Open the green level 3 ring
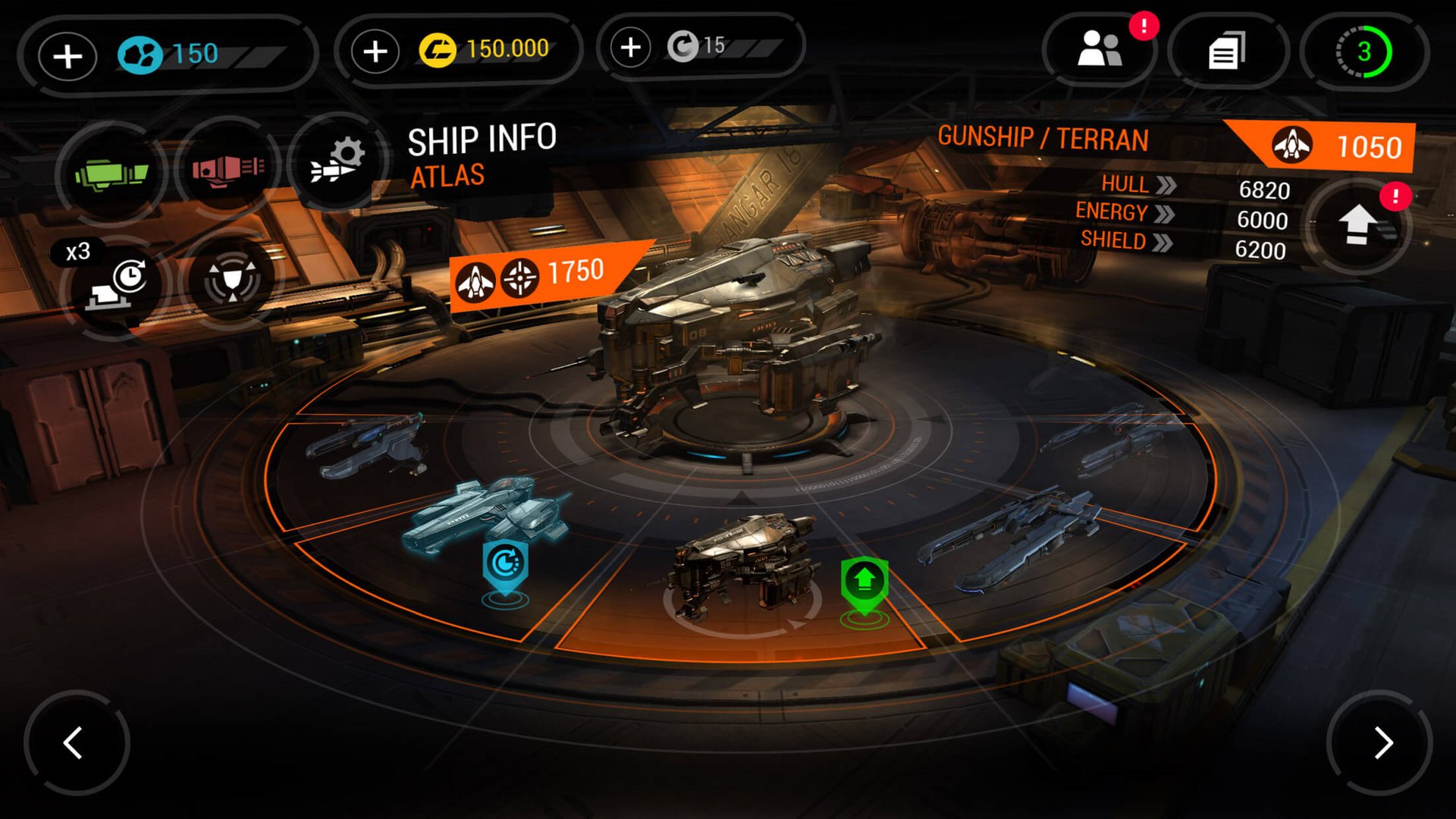1456x819 pixels. click(1363, 52)
